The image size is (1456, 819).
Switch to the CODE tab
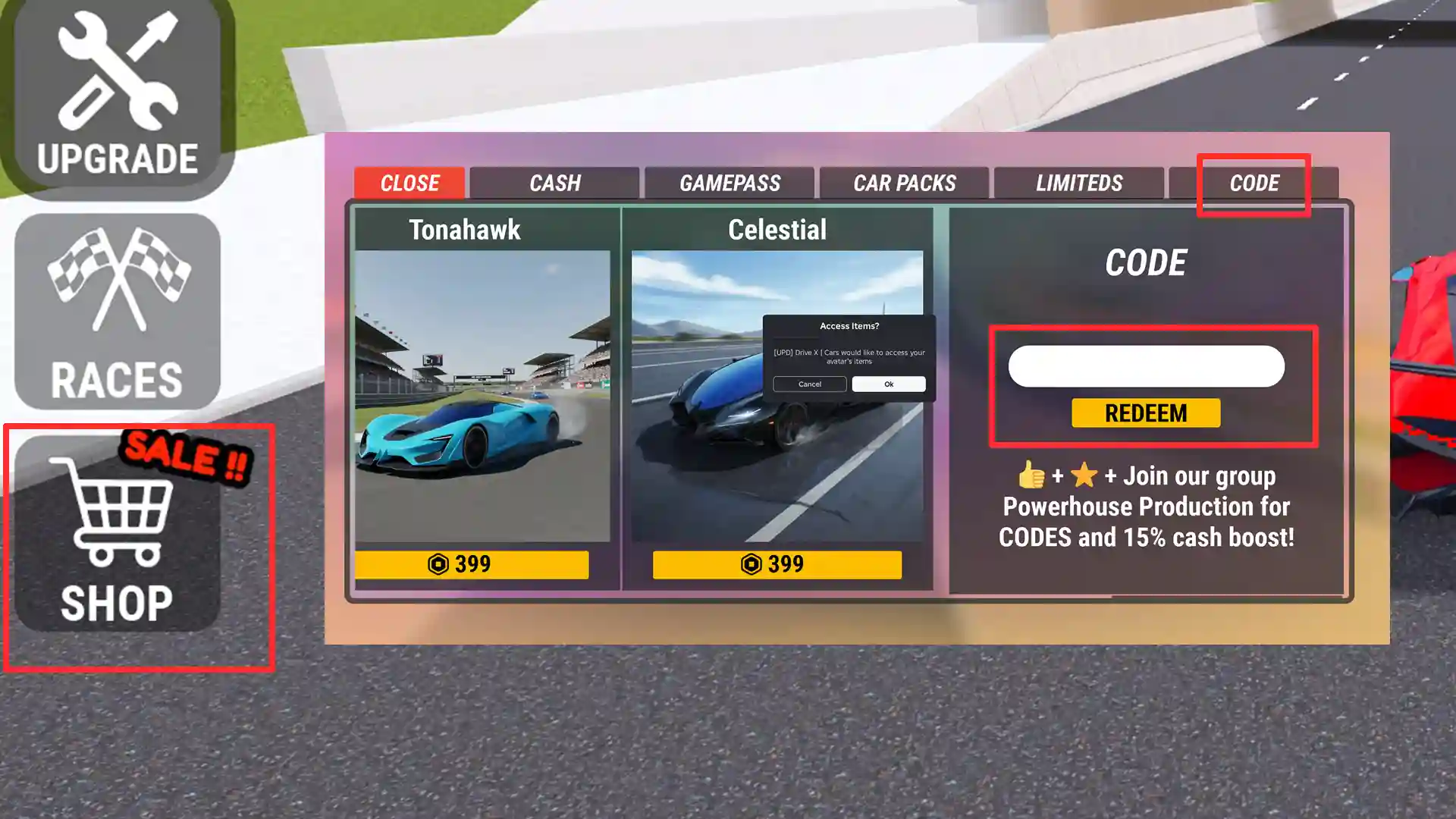click(x=1255, y=183)
